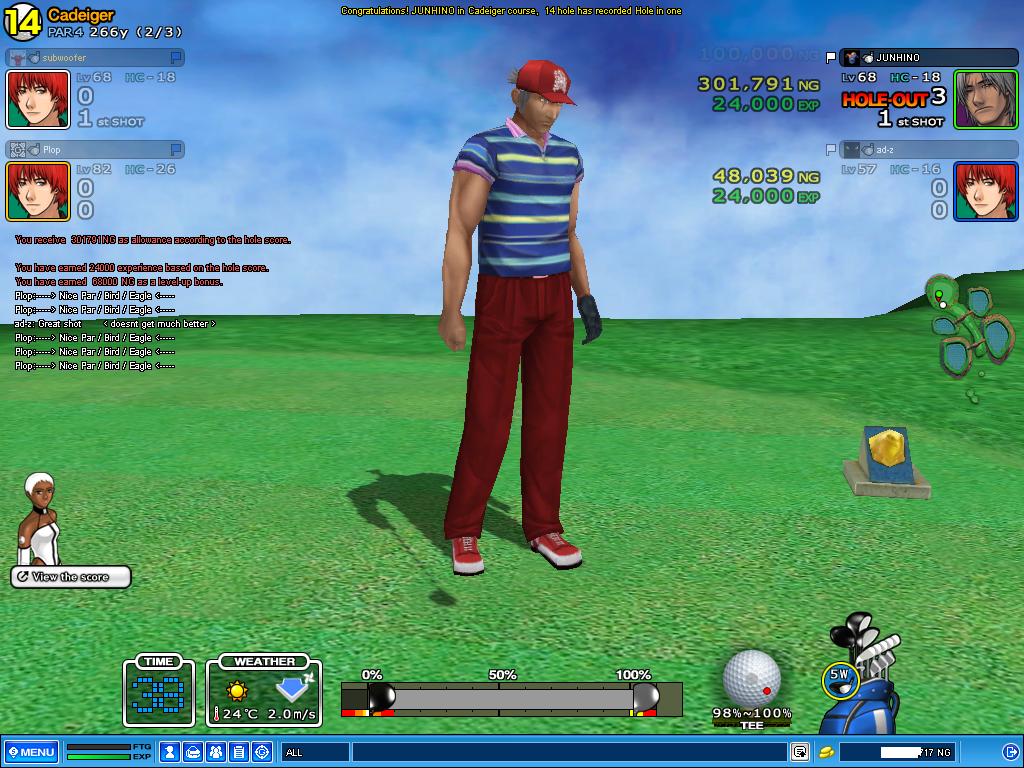Click the View the score button
Image resolution: width=1024 pixels, height=768 pixels.
pos(71,577)
